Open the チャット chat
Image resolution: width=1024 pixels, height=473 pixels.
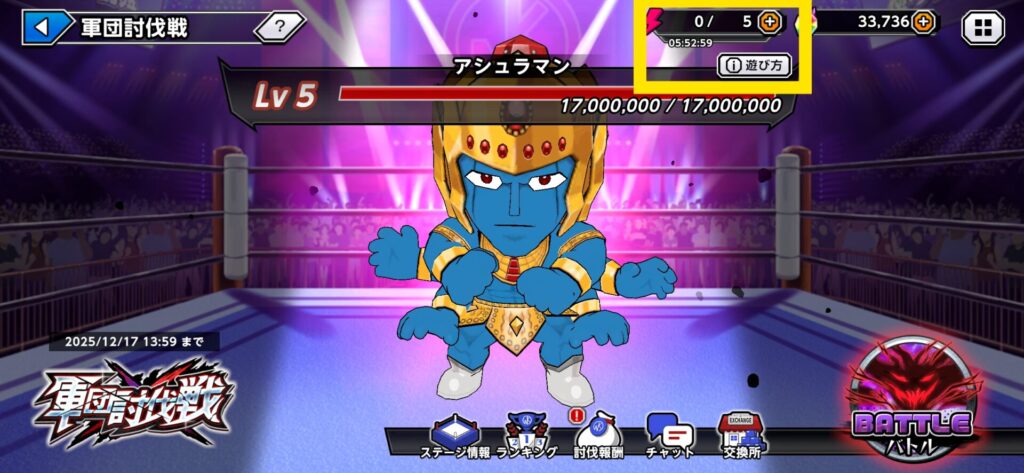[670, 438]
